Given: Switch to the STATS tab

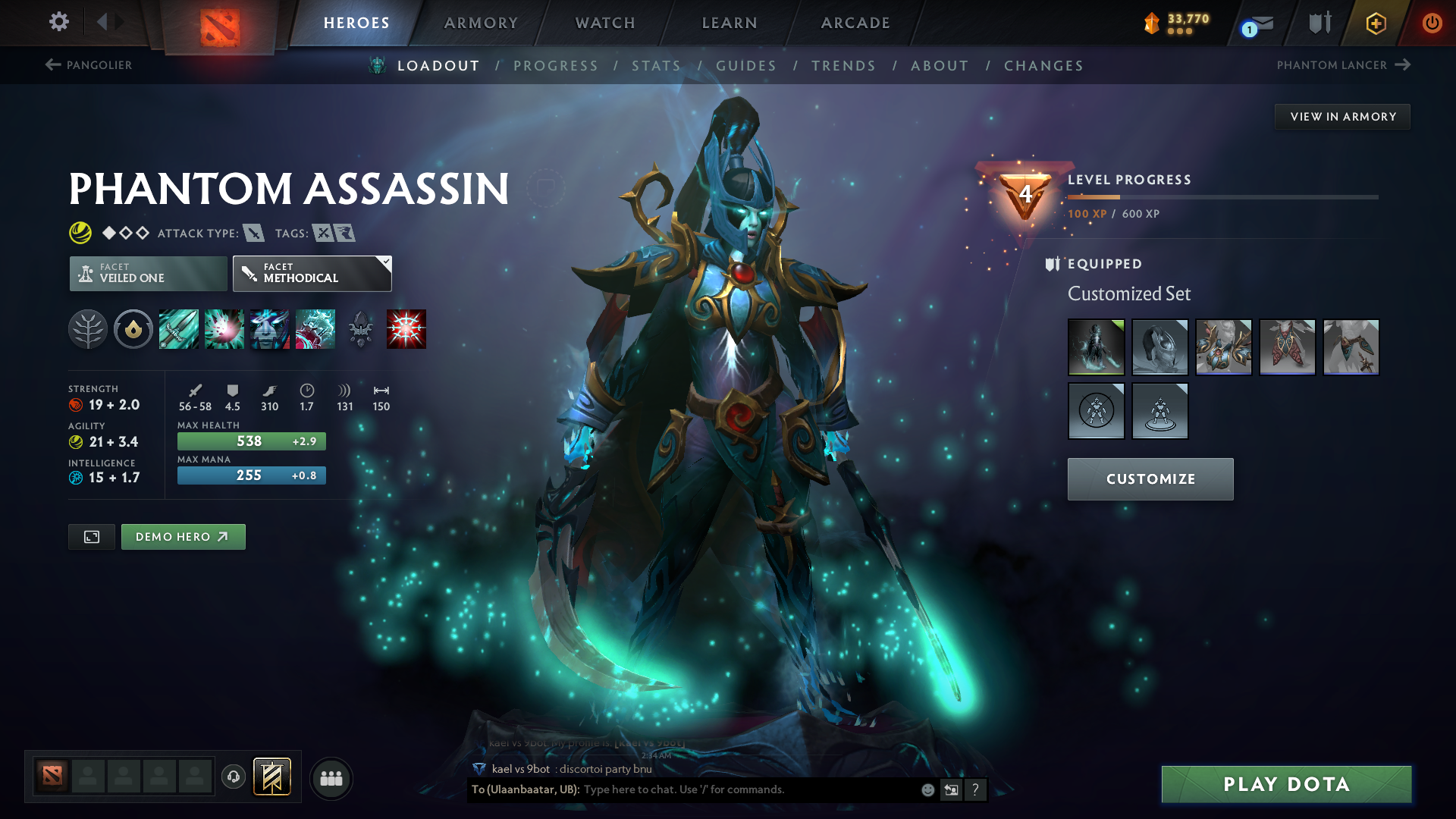Looking at the screenshot, I should [656, 65].
